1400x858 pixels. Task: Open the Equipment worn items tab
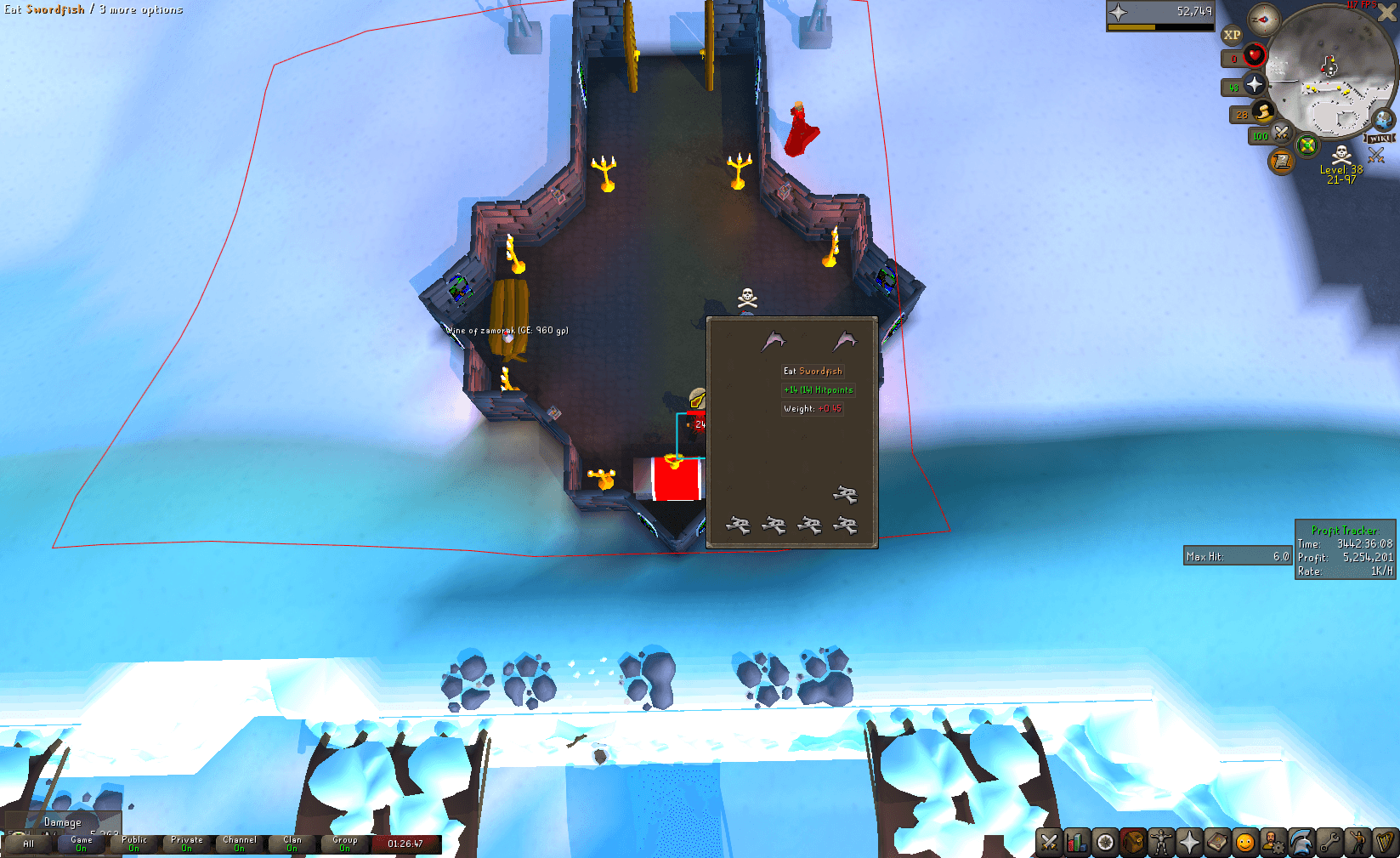(1162, 843)
